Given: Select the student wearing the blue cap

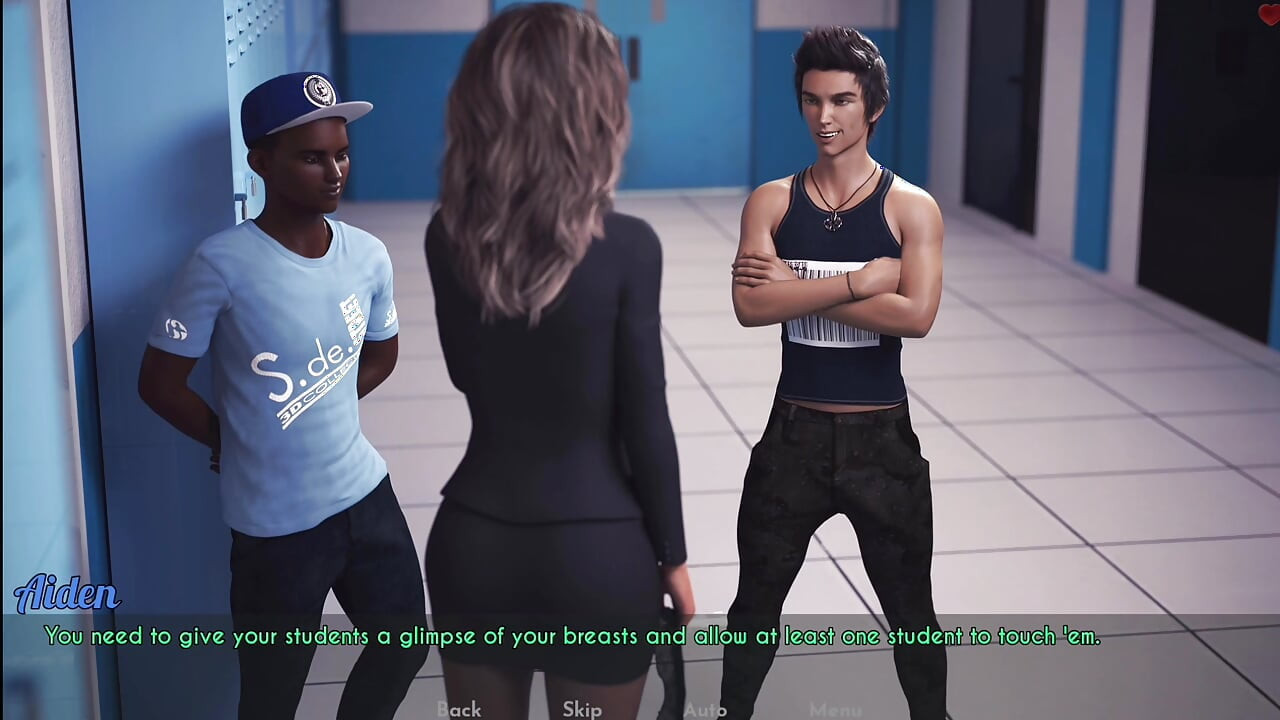Looking at the screenshot, I should click(x=300, y=300).
